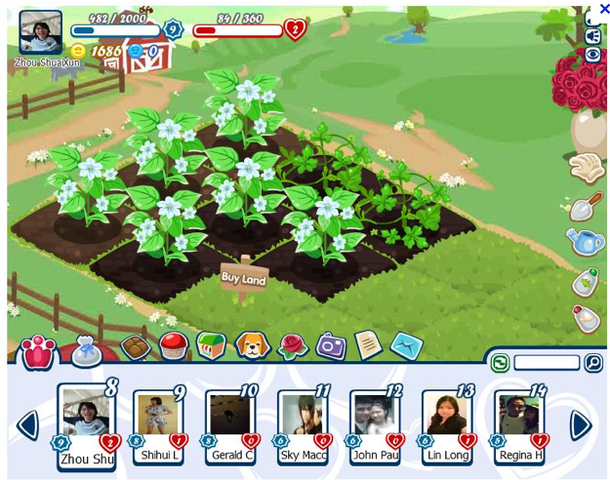The height and width of the screenshot is (480, 610).
Task: Click the friend search text box
Action: coord(546,363)
